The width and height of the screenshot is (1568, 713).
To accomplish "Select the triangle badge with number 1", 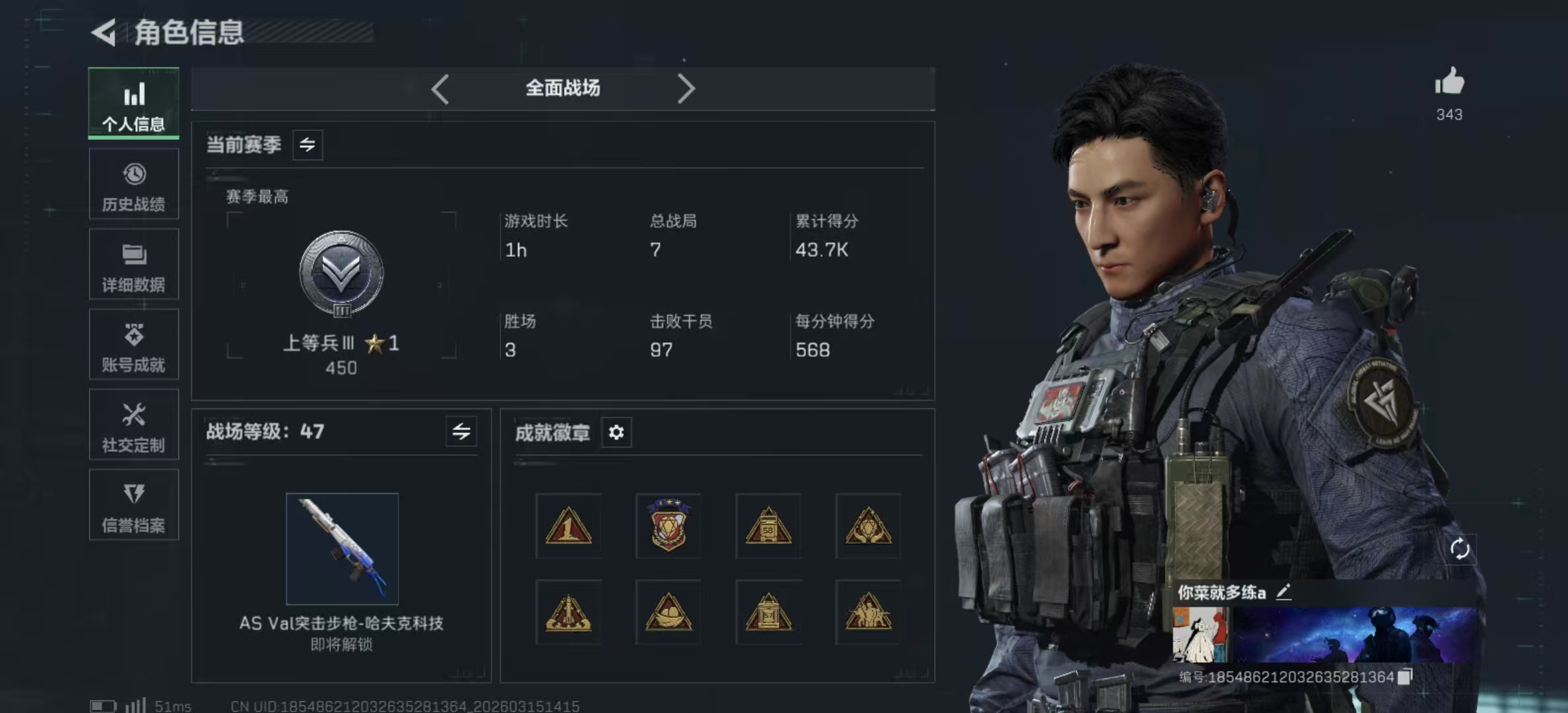I will [x=568, y=526].
